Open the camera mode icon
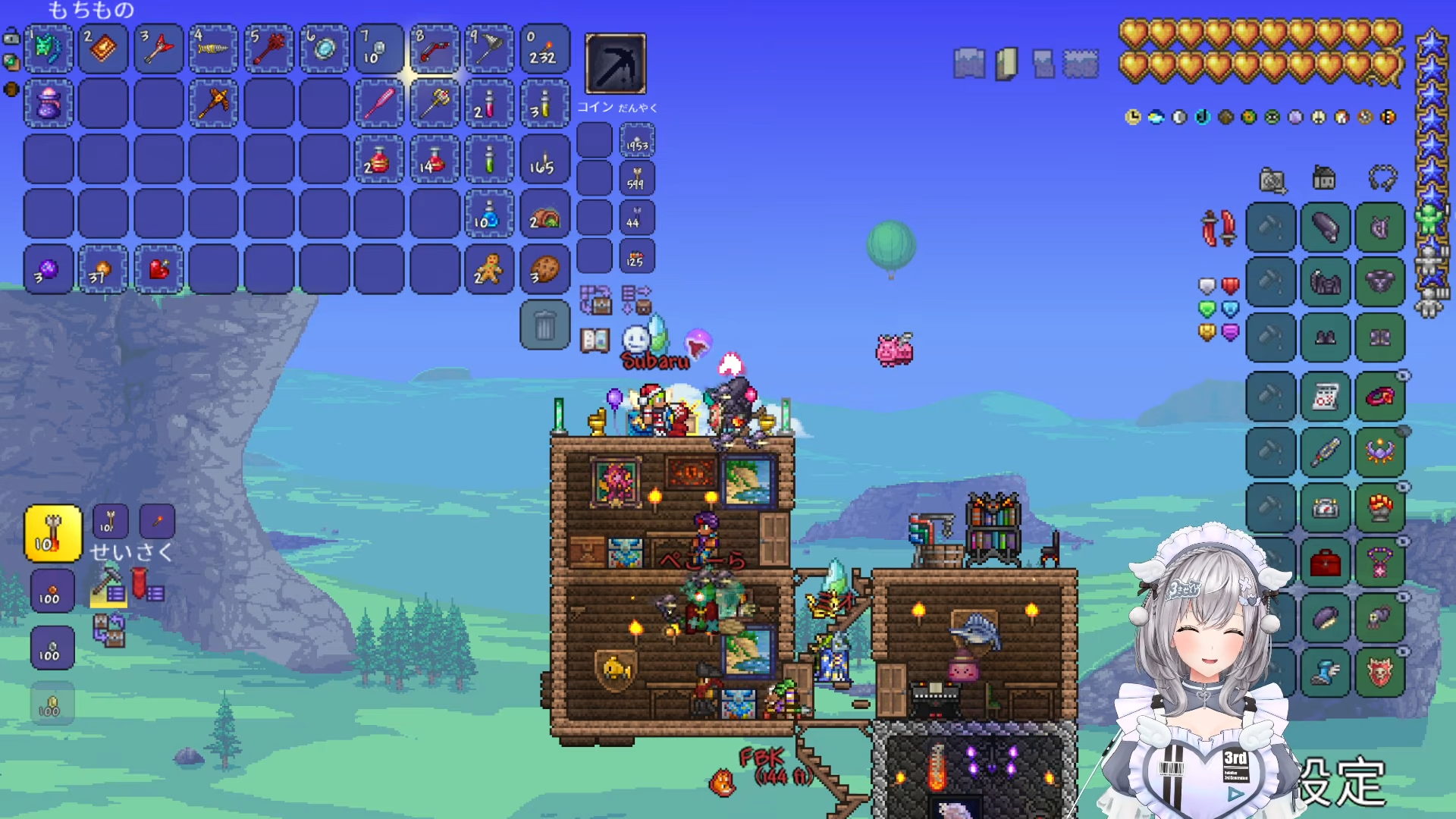The width and height of the screenshot is (1456, 819). [x=1272, y=180]
